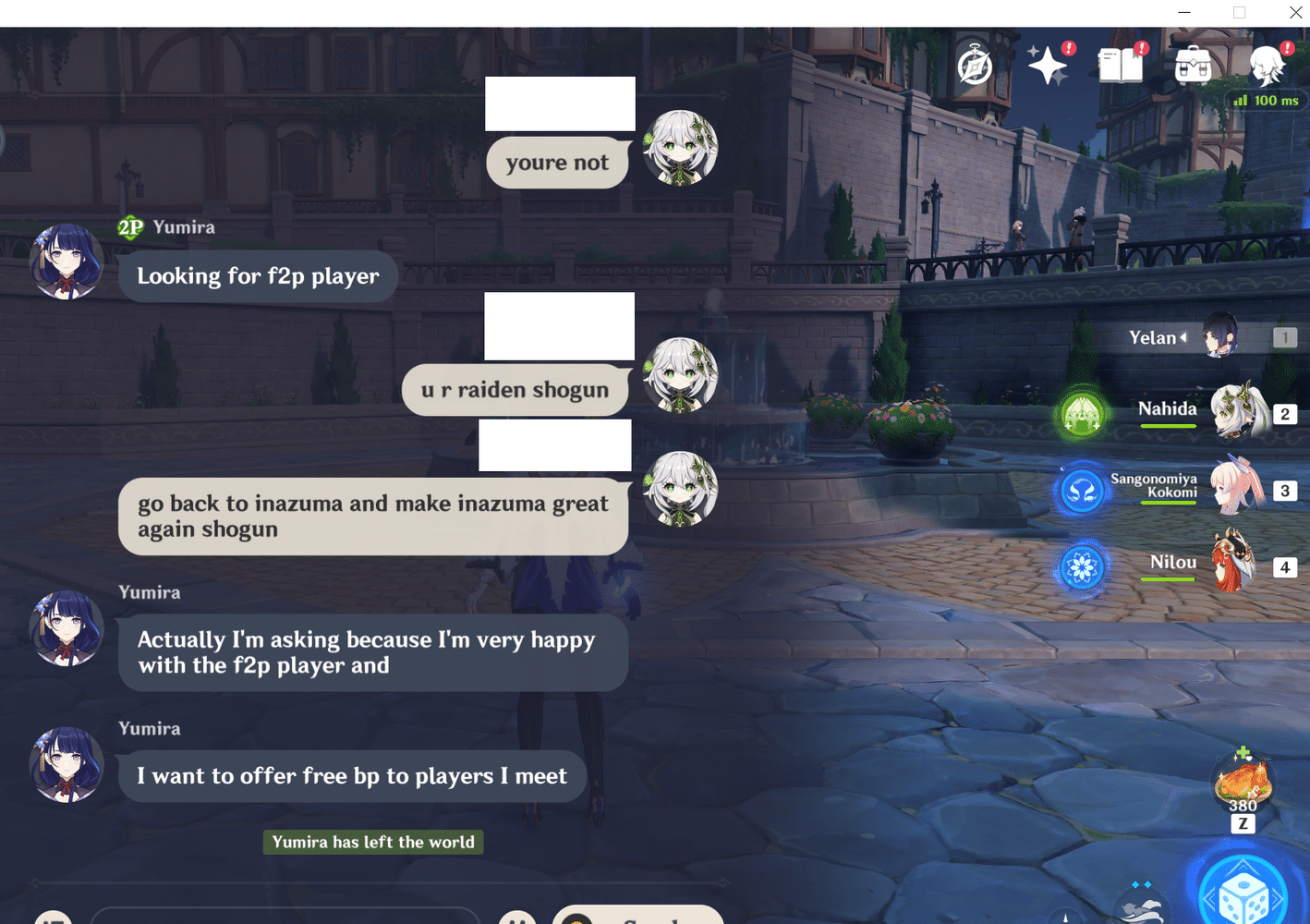Click Nahida's avatar beside 'u r raiden shogun'
The image size is (1310, 924).
[680, 375]
